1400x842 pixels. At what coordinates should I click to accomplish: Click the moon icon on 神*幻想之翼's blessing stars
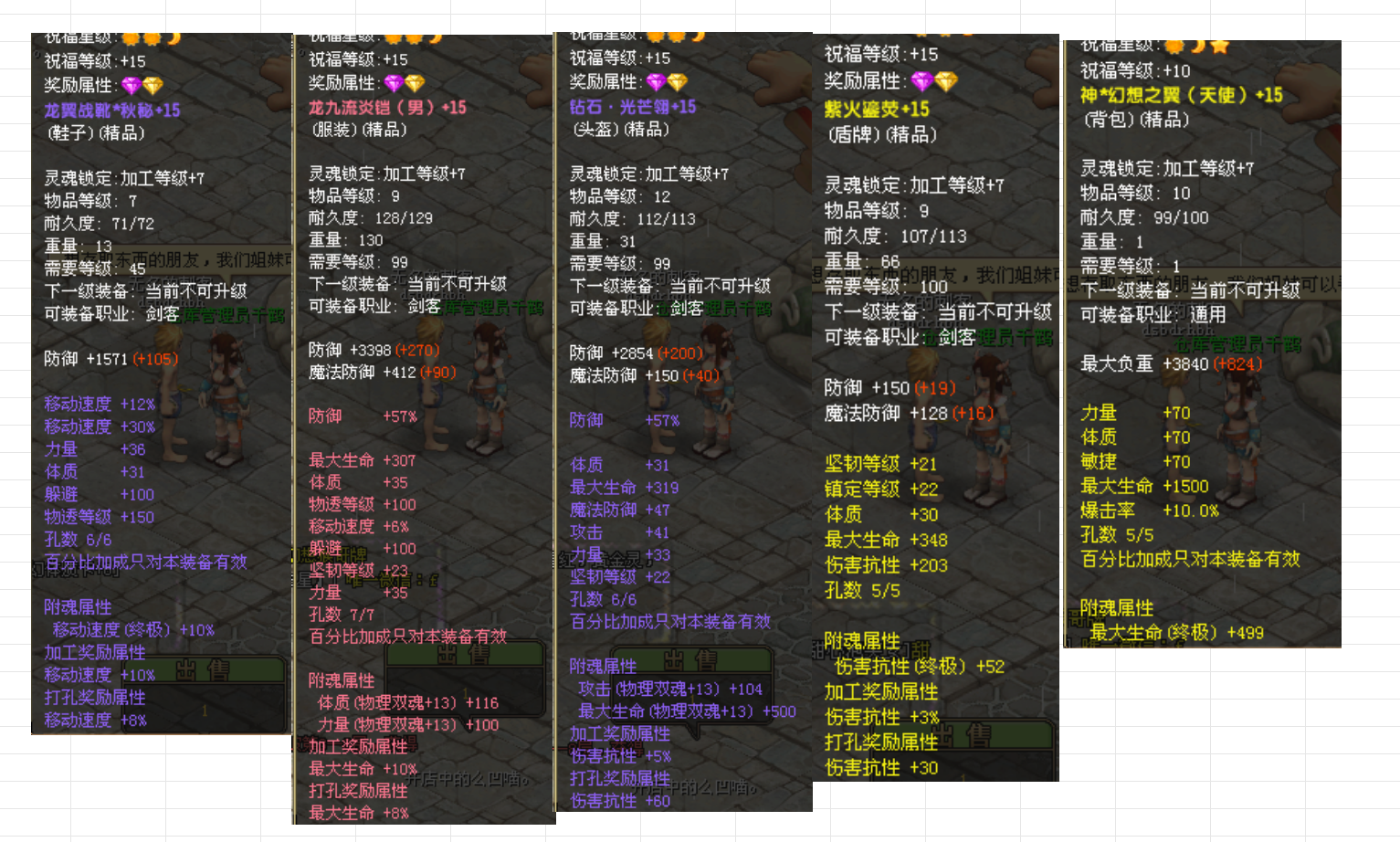click(x=1199, y=47)
